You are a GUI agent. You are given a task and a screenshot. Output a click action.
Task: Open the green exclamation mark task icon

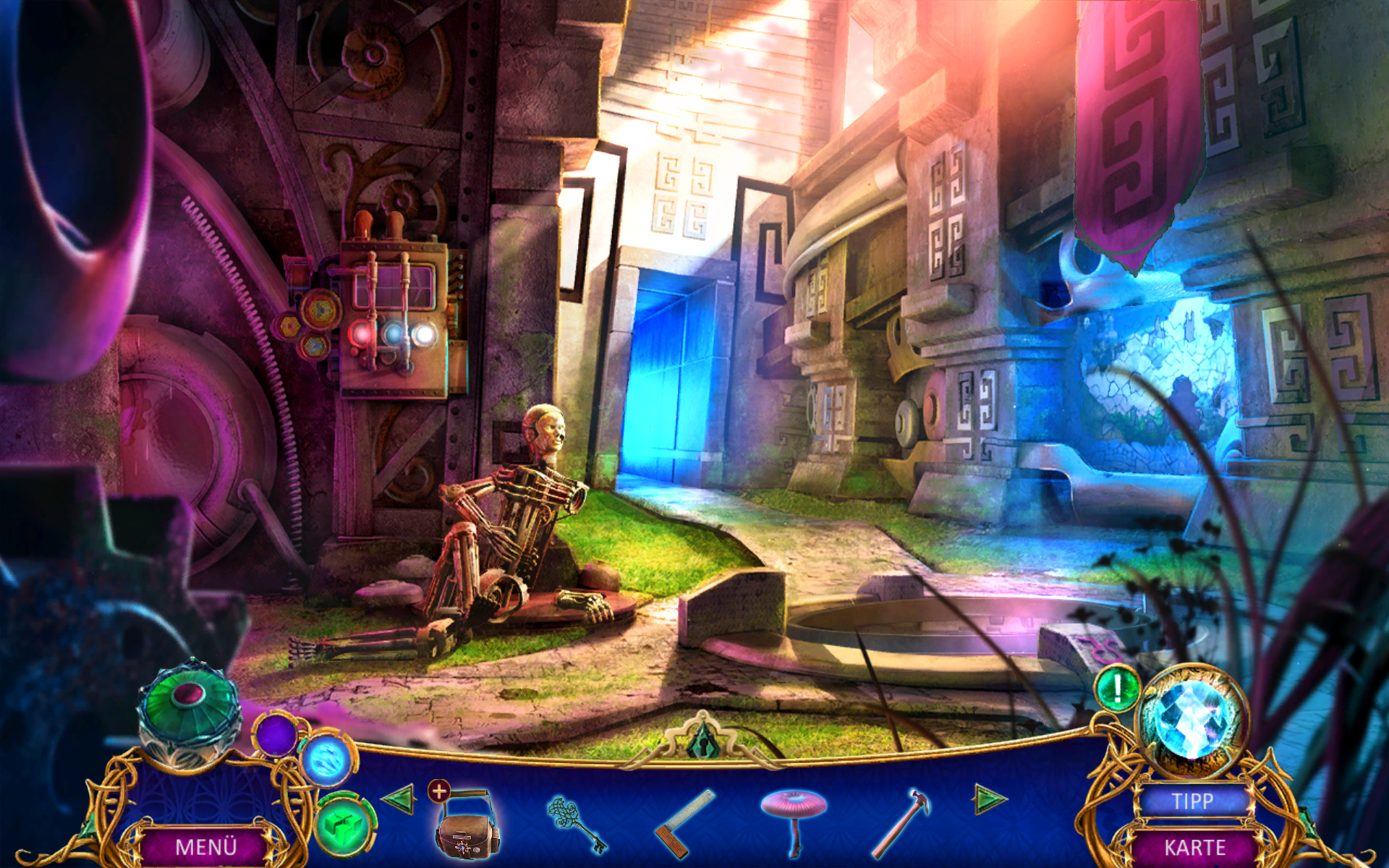pos(1117,688)
